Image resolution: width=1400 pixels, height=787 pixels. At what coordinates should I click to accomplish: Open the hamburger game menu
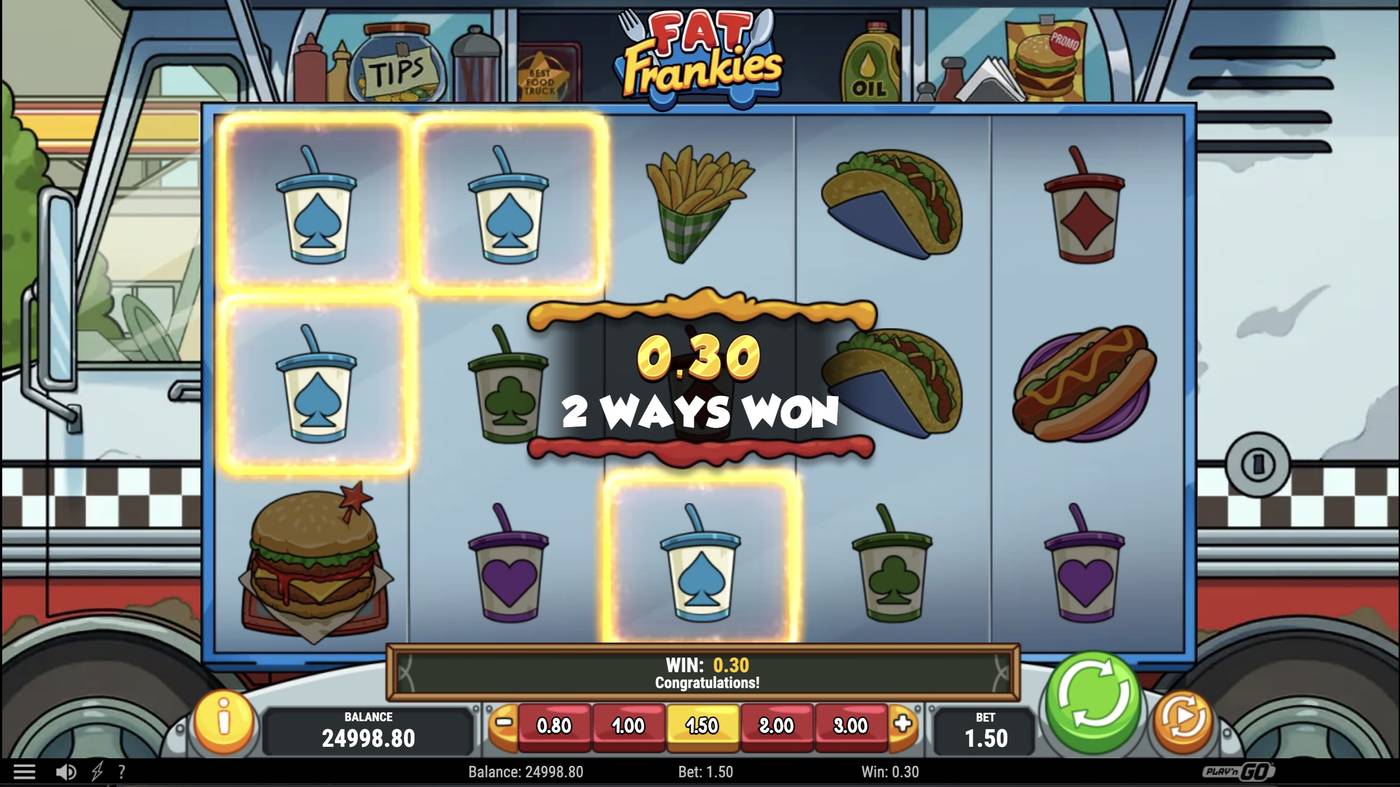click(25, 771)
